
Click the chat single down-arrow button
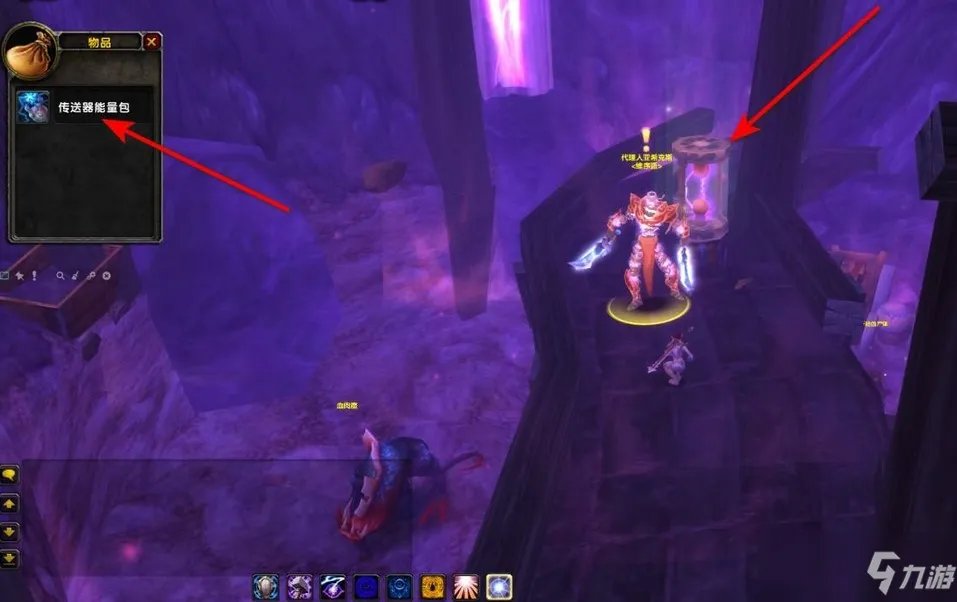[9, 530]
